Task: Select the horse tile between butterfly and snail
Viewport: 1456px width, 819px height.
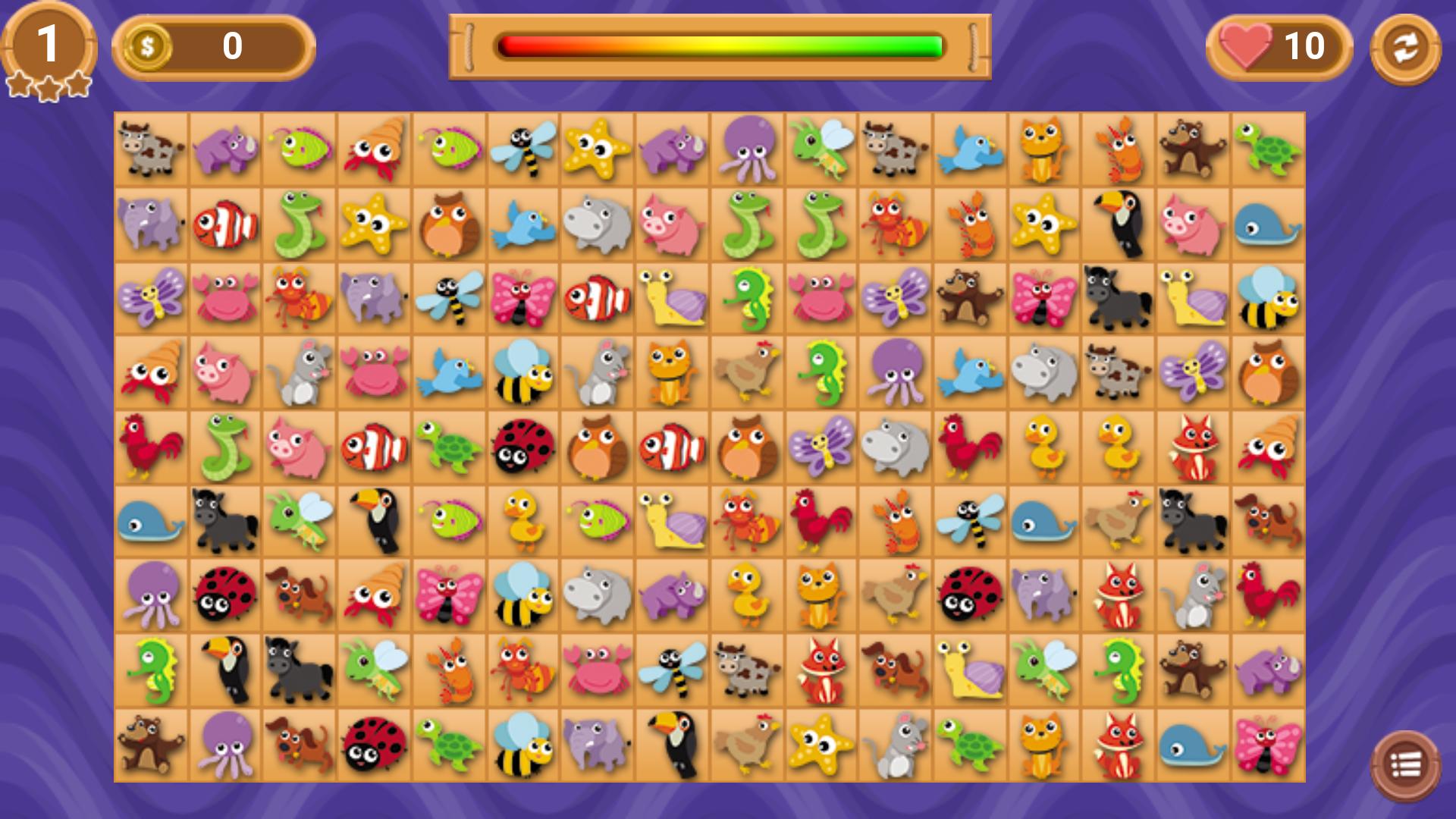Action: tap(1119, 298)
